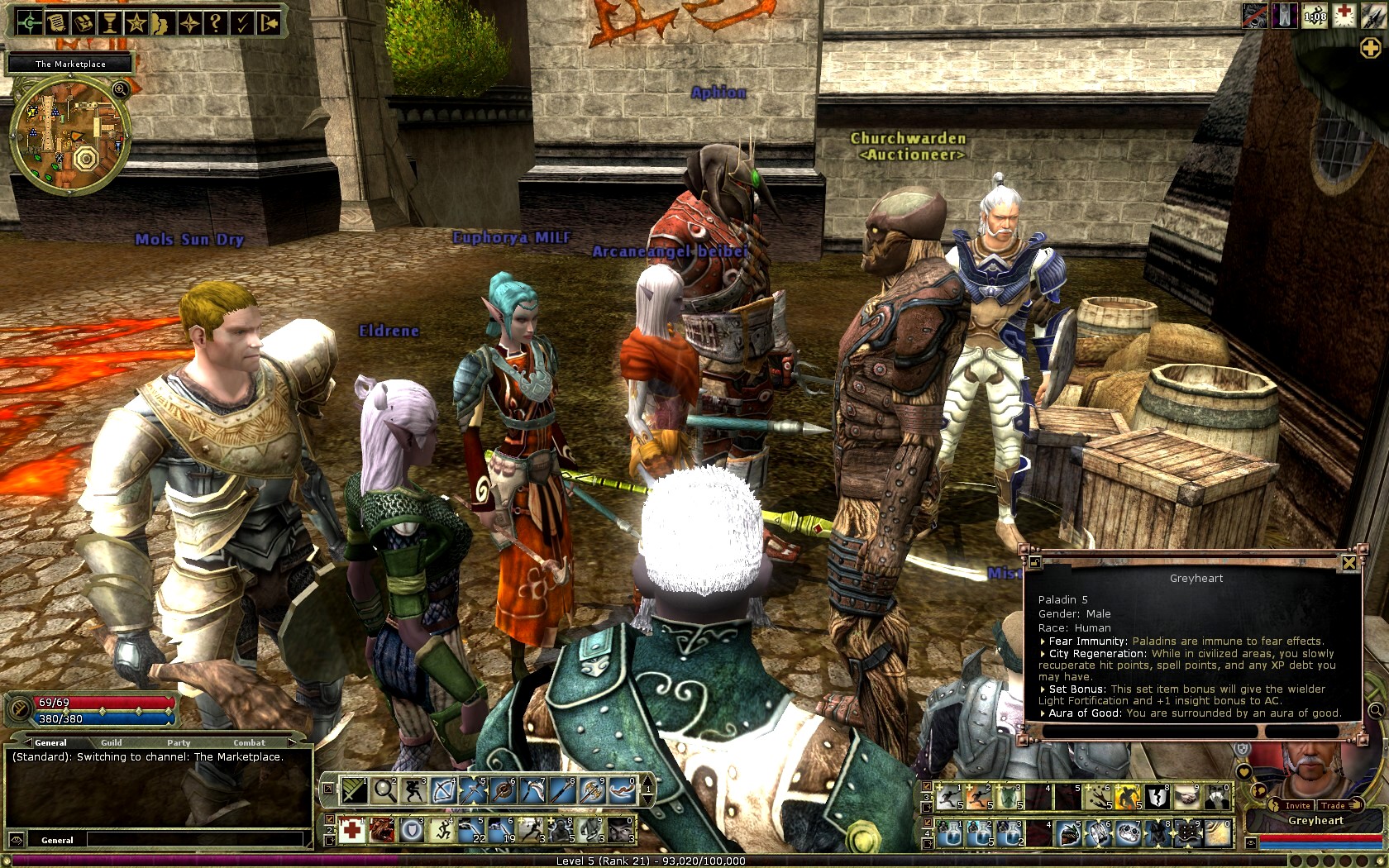This screenshot has width=1389, height=868.
Task: Select the longbow weapon slot
Action: coord(444,790)
